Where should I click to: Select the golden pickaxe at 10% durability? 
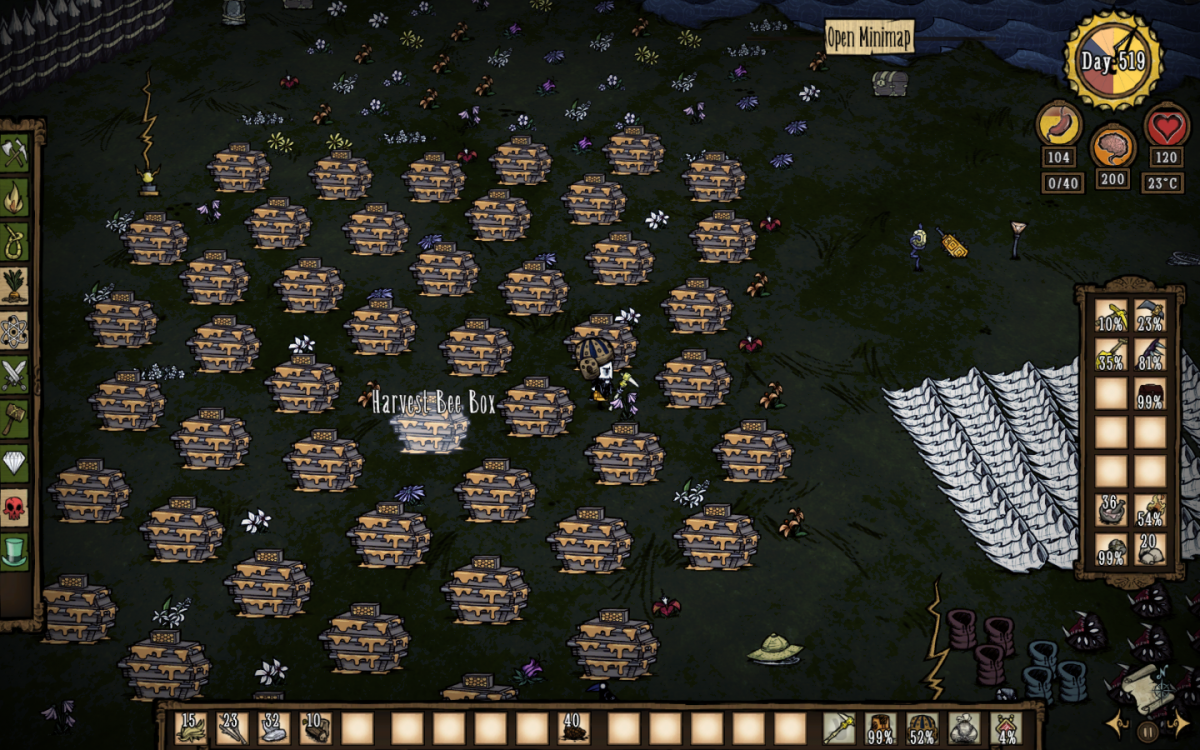click(1111, 316)
